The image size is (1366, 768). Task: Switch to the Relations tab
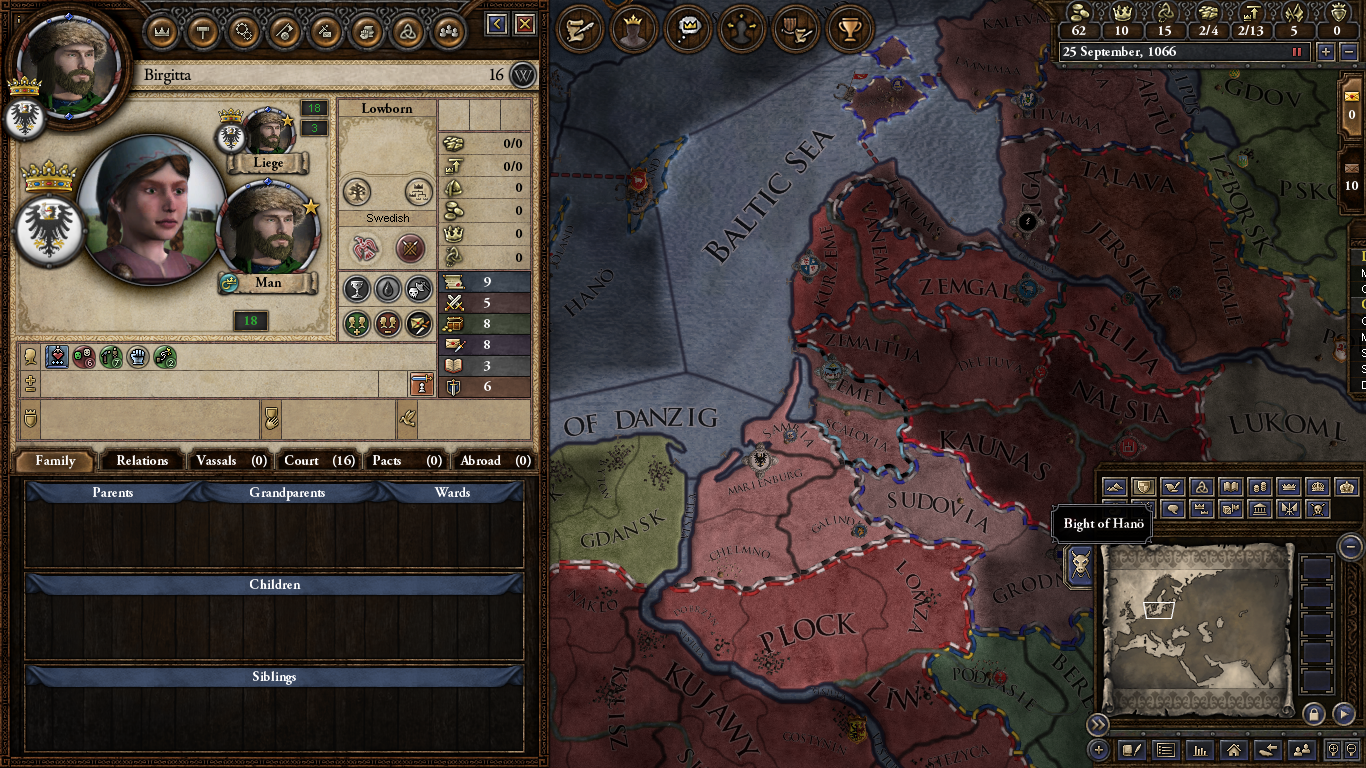(x=142, y=461)
